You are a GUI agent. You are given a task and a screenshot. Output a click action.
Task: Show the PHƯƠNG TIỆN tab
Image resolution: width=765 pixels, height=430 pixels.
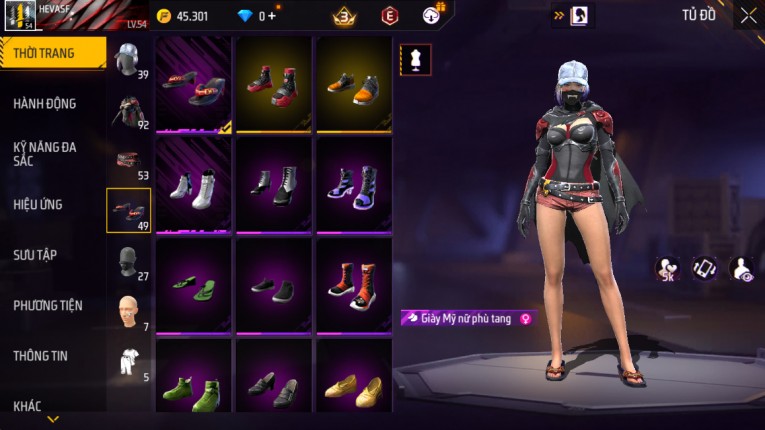48,305
